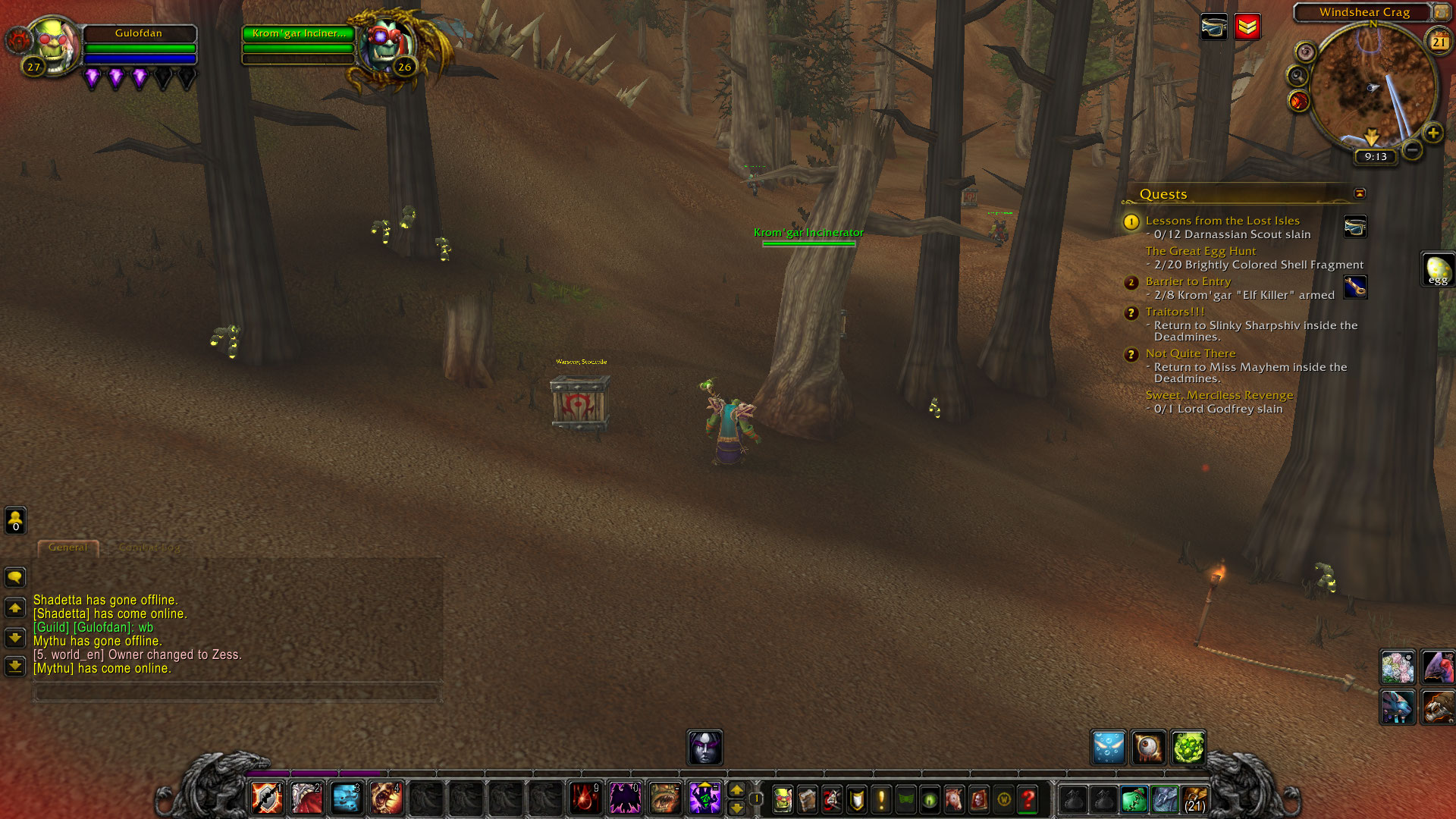Use the wrench item beside Barrier to Entry
1456x819 pixels.
click(x=1355, y=287)
